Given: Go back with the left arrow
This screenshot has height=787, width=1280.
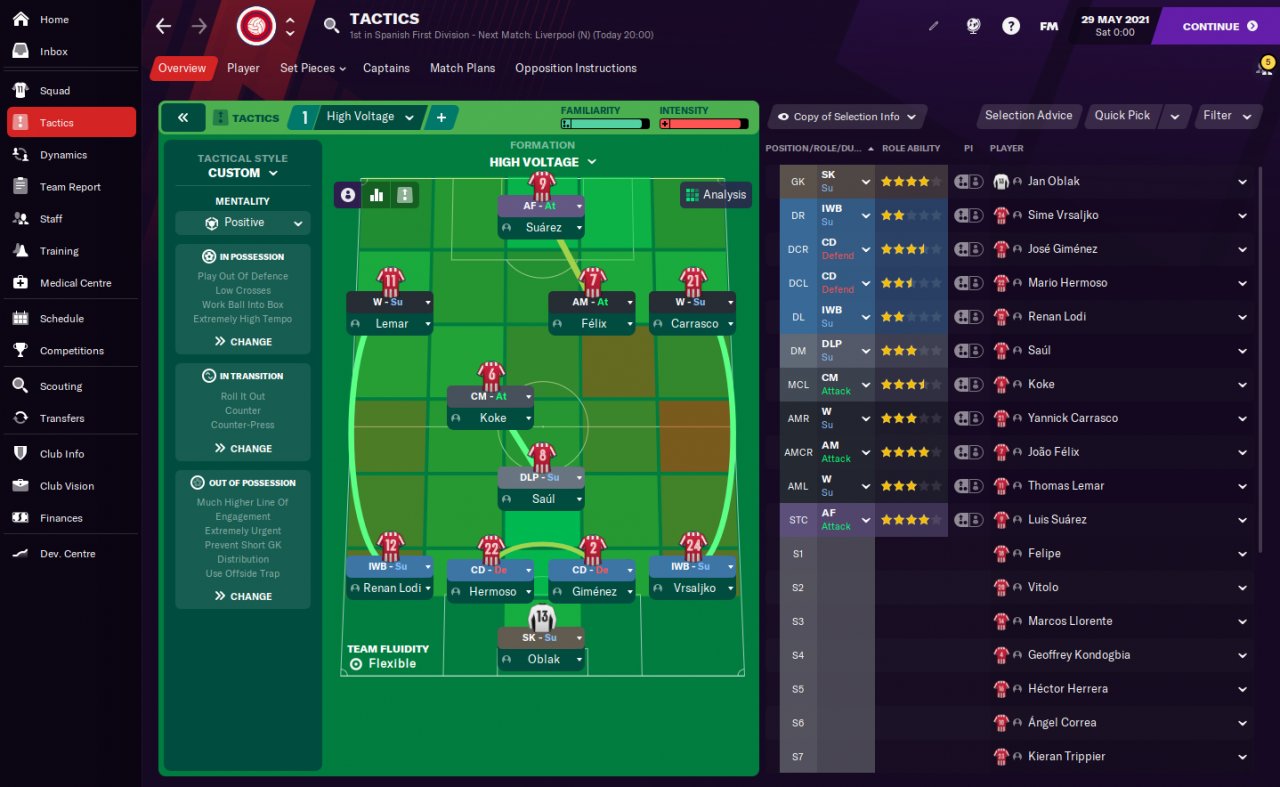Looking at the screenshot, I should click(x=164, y=26).
